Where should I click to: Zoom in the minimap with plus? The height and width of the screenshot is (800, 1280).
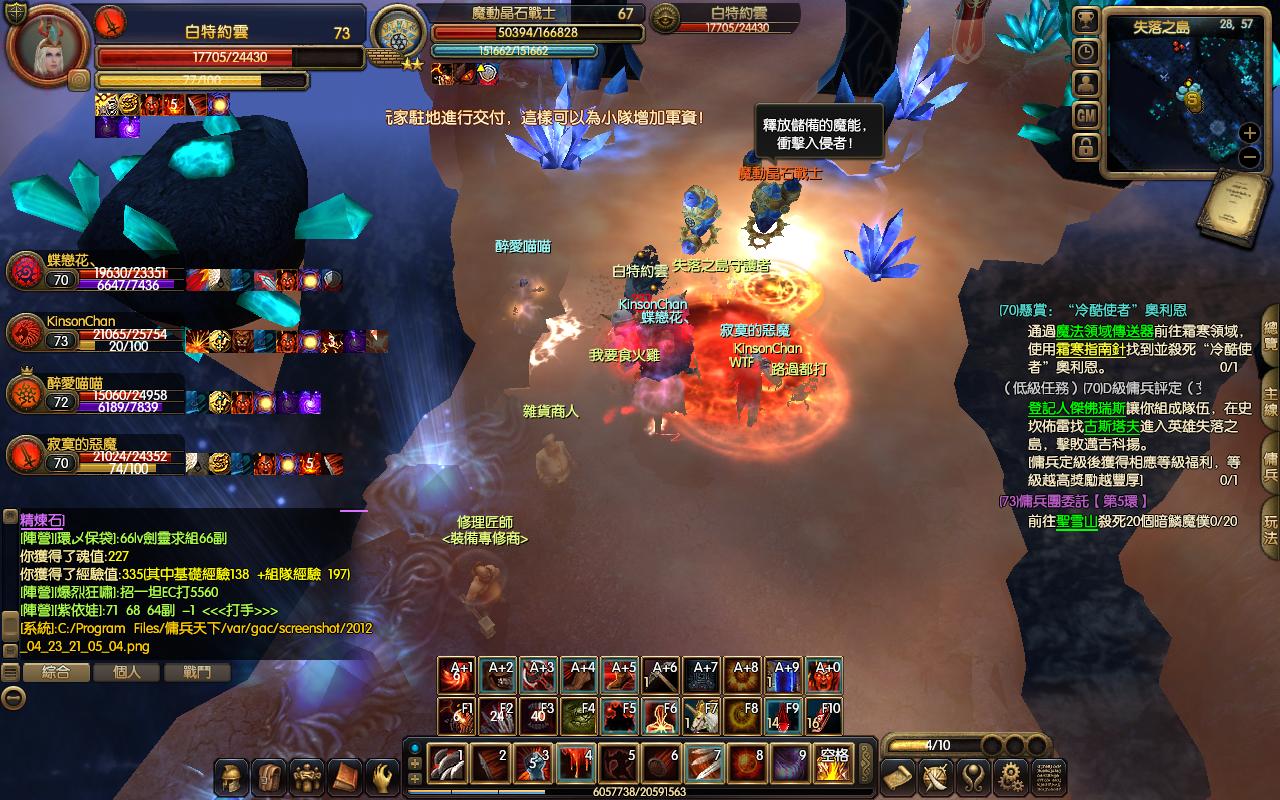tap(1249, 133)
